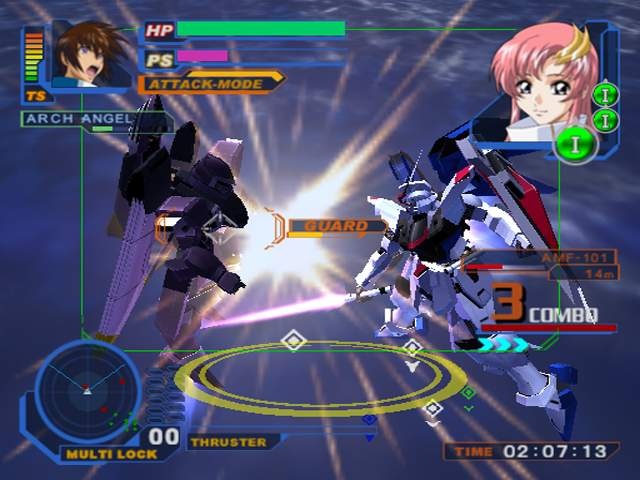Screen dimensions: 640x480
Task: Click the ARCH ANGEL ship label
Action: pyautogui.click(x=79, y=119)
